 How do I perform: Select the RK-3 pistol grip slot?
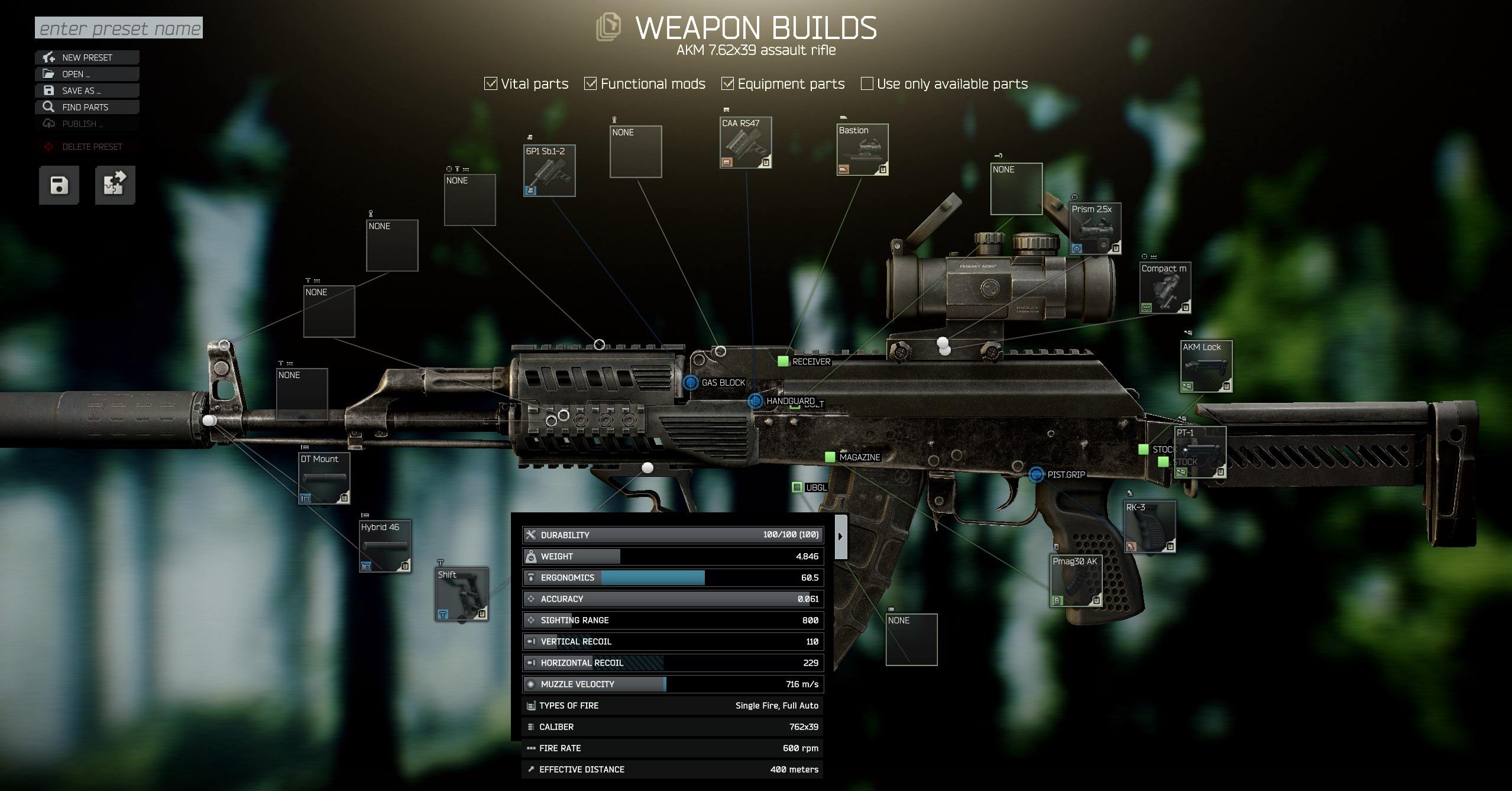coord(1150,527)
